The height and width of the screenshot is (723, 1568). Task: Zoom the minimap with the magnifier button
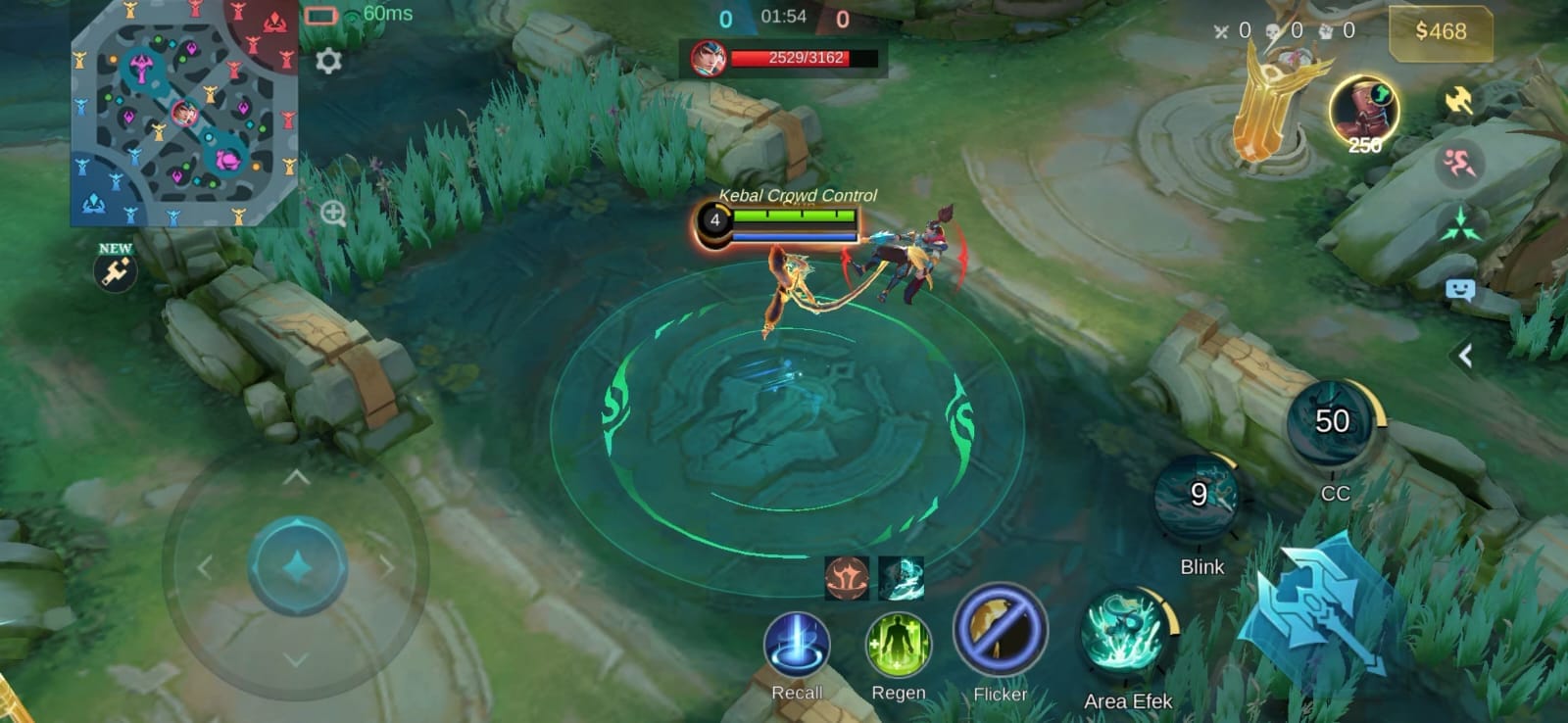[333, 214]
